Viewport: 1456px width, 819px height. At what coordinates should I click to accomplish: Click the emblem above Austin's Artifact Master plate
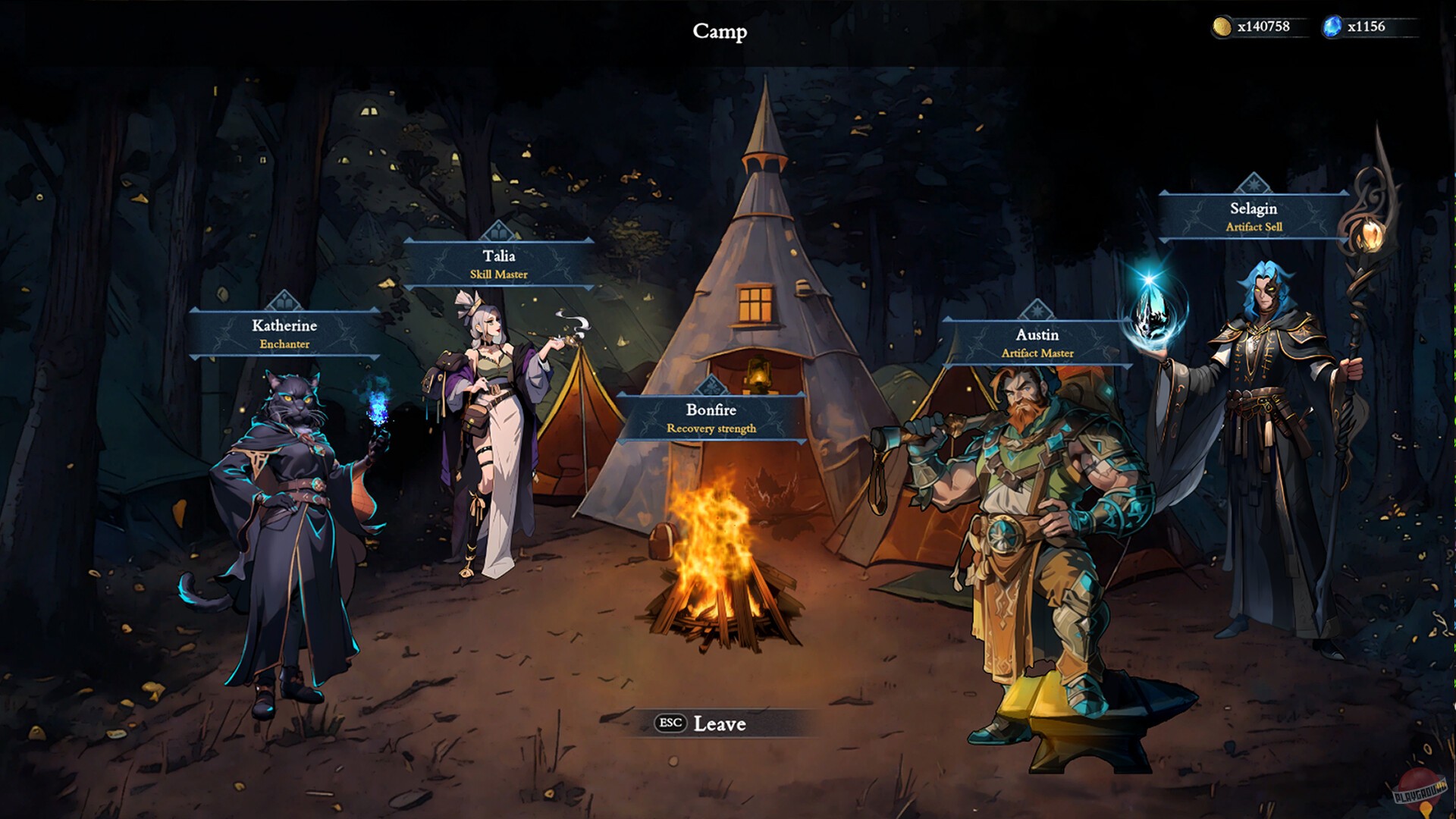(1039, 308)
